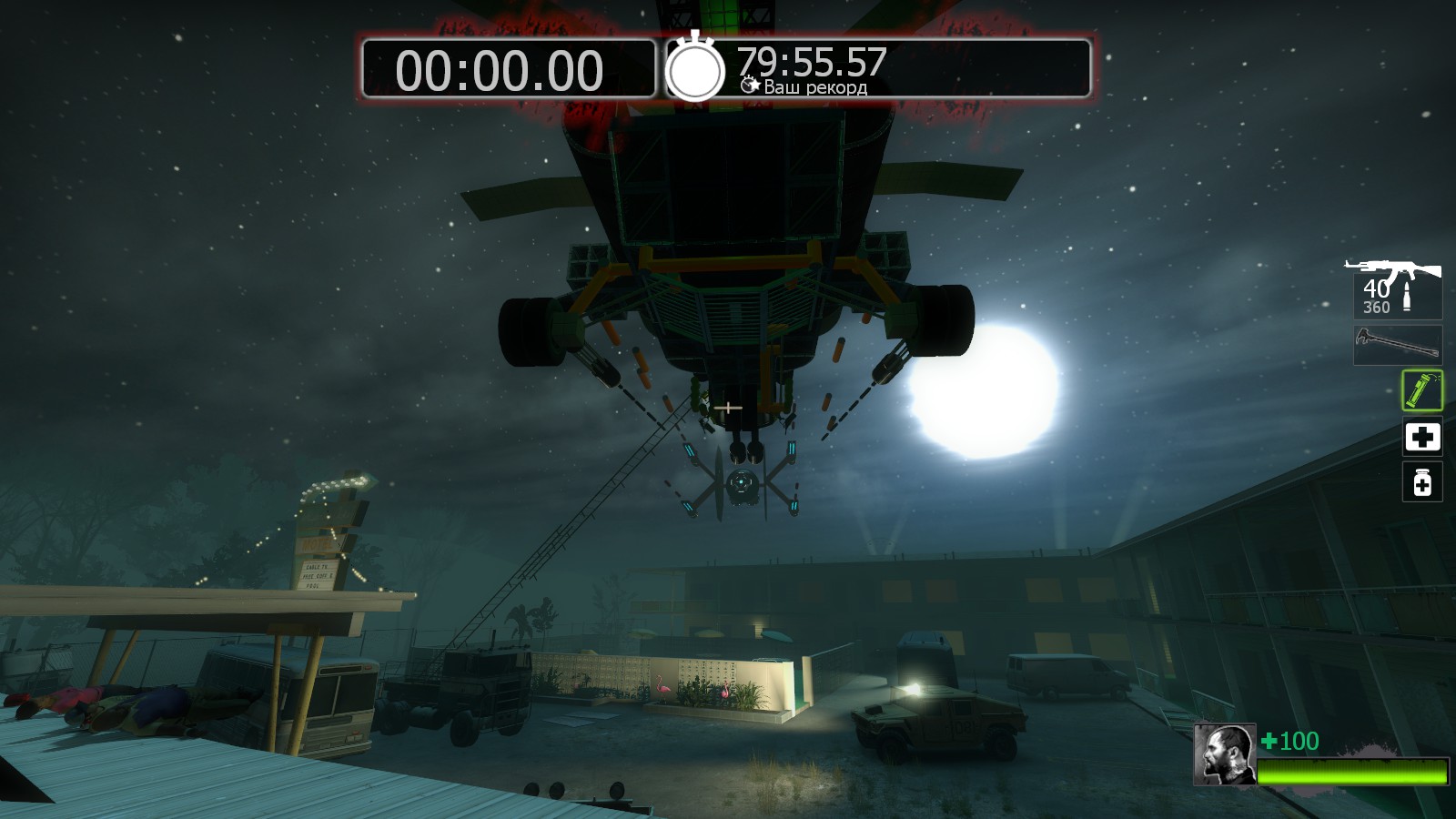Viewport: 1456px width, 819px height.
Task: Select the first aid kit slot
Action: [1422, 438]
